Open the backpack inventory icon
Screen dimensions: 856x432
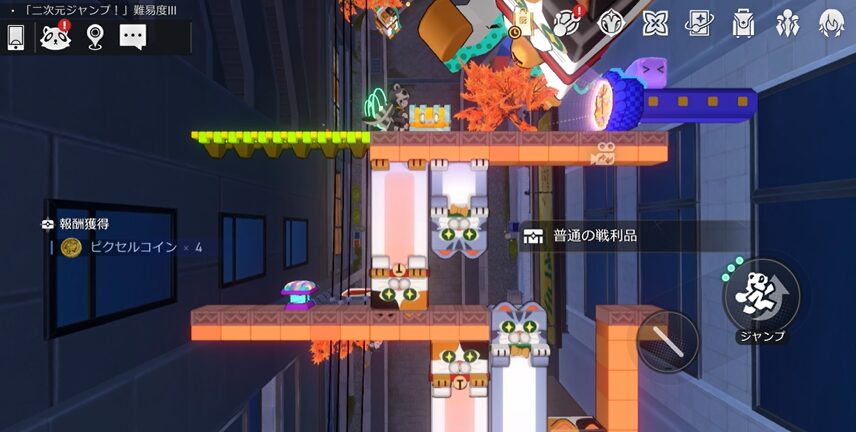click(743, 22)
